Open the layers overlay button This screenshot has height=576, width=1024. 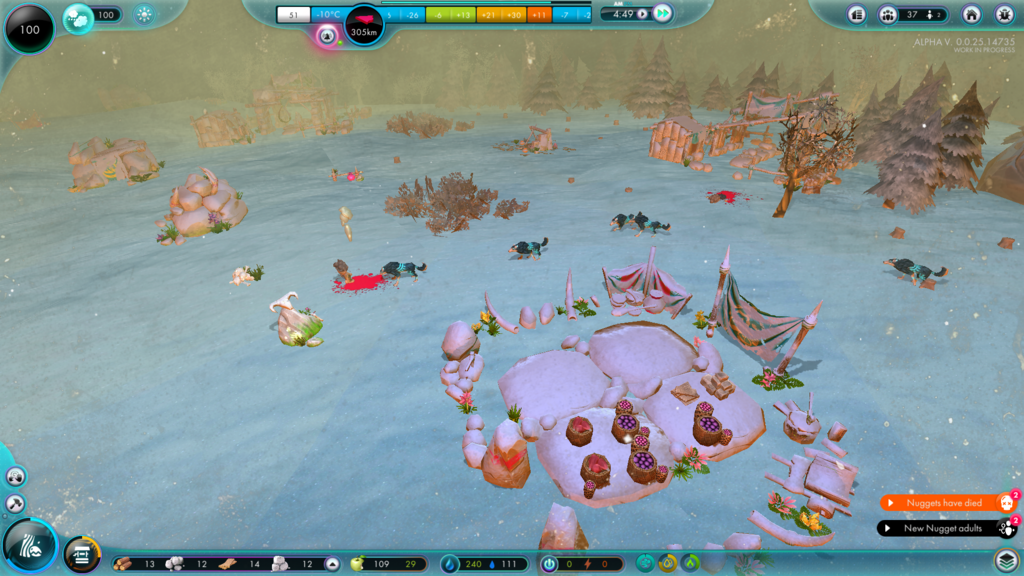[1006, 560]
